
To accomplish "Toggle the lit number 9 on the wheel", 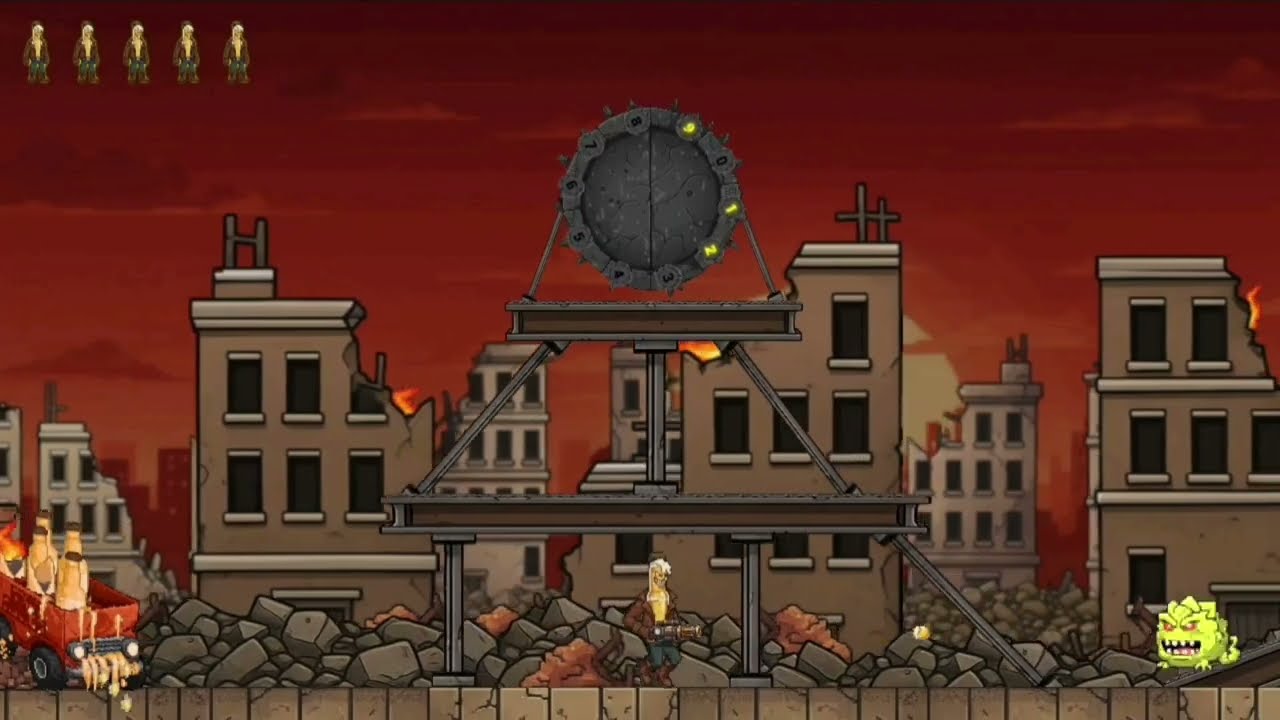I will pos(689,127).
